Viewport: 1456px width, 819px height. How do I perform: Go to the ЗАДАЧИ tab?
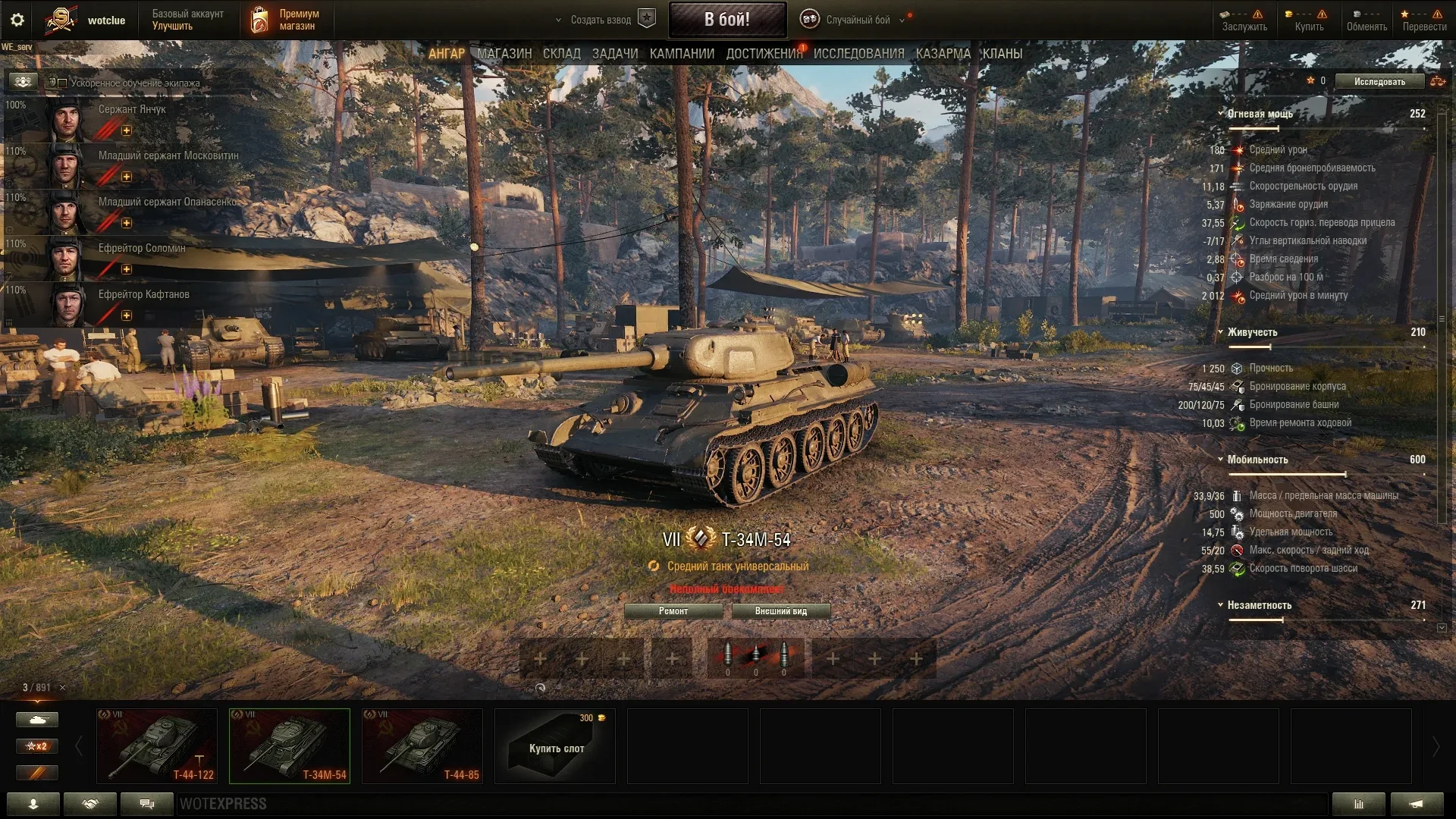[615, 54]
